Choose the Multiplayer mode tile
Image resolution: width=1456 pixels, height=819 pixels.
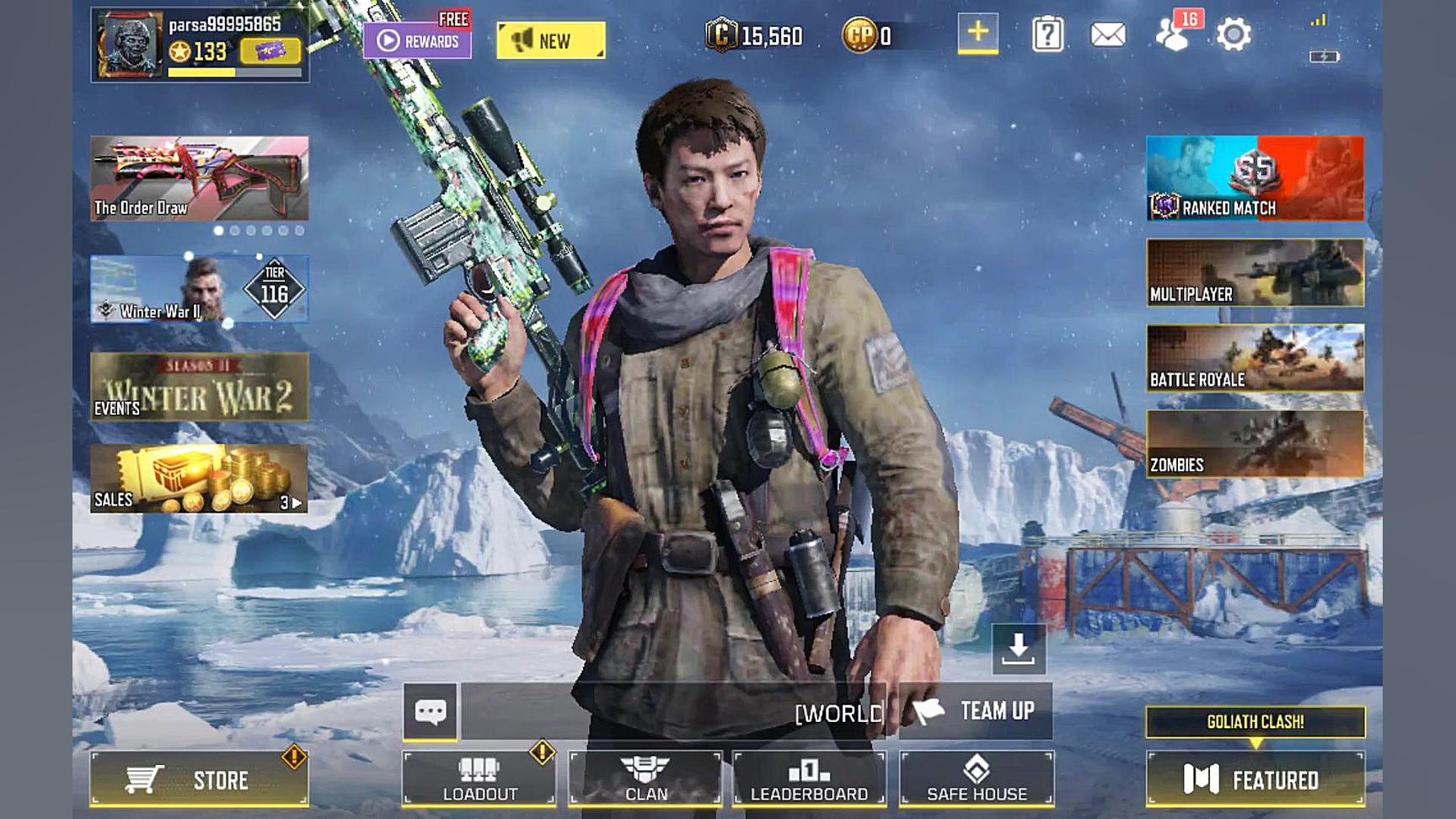[1255, 272]
